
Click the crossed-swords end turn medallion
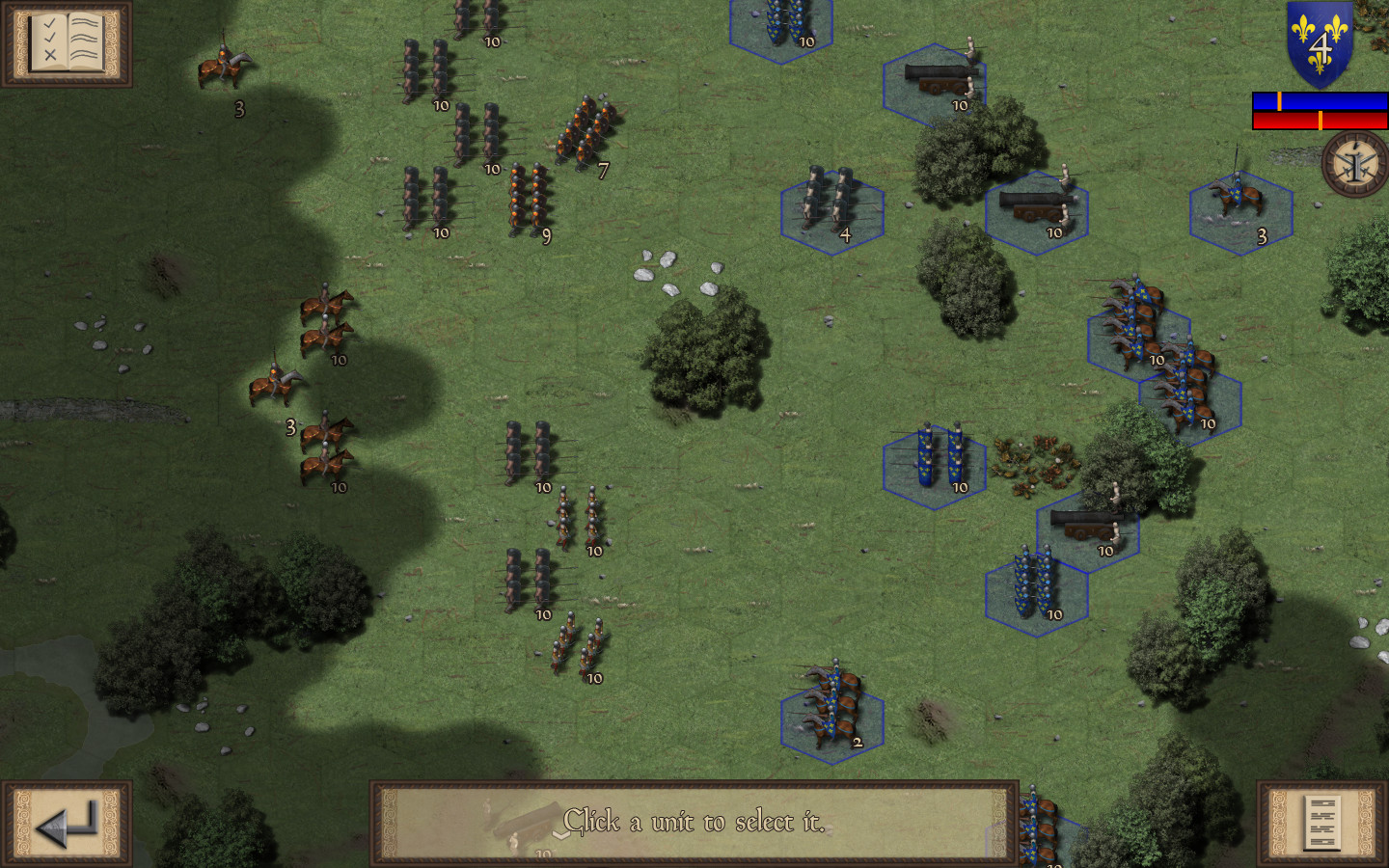pyautogui.click(x=1352, y=166)
